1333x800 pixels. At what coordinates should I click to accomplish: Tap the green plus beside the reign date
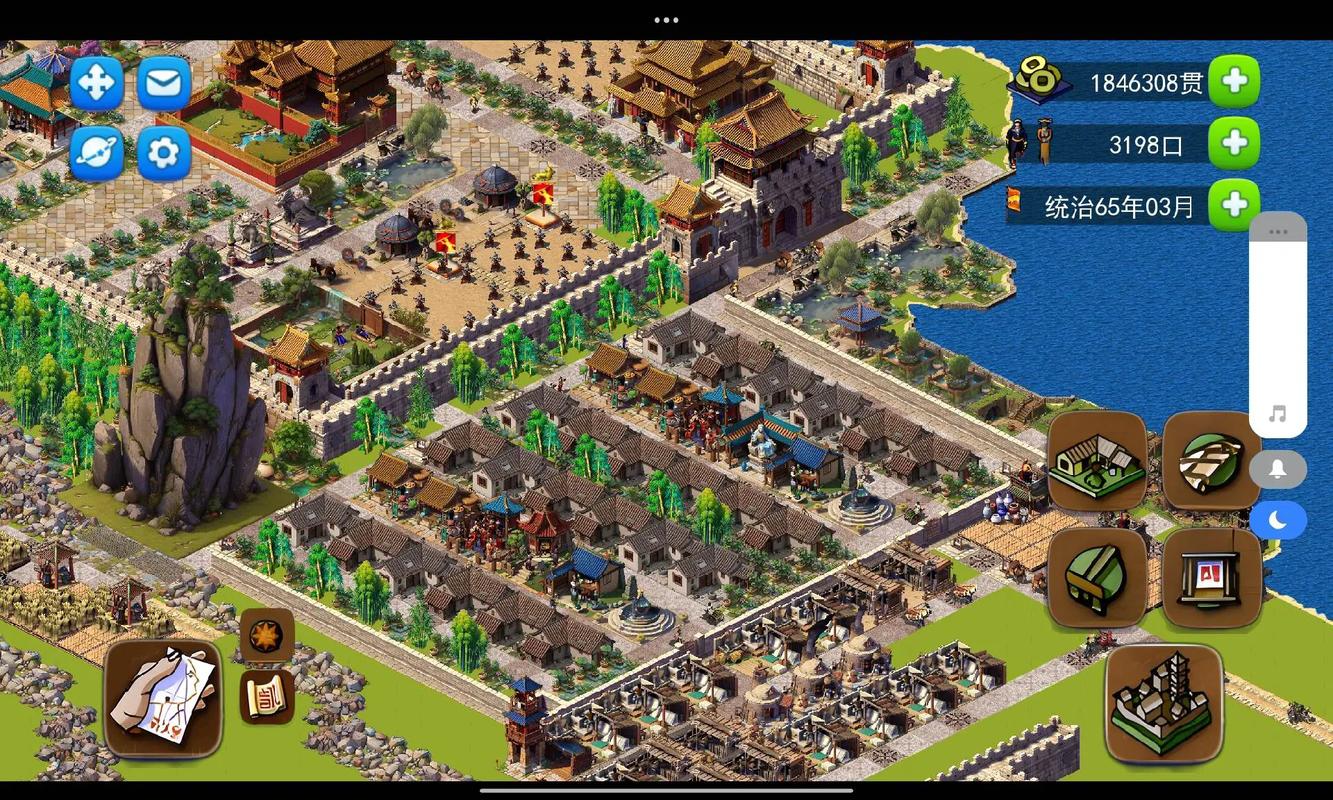click(x=1234, y=205)
